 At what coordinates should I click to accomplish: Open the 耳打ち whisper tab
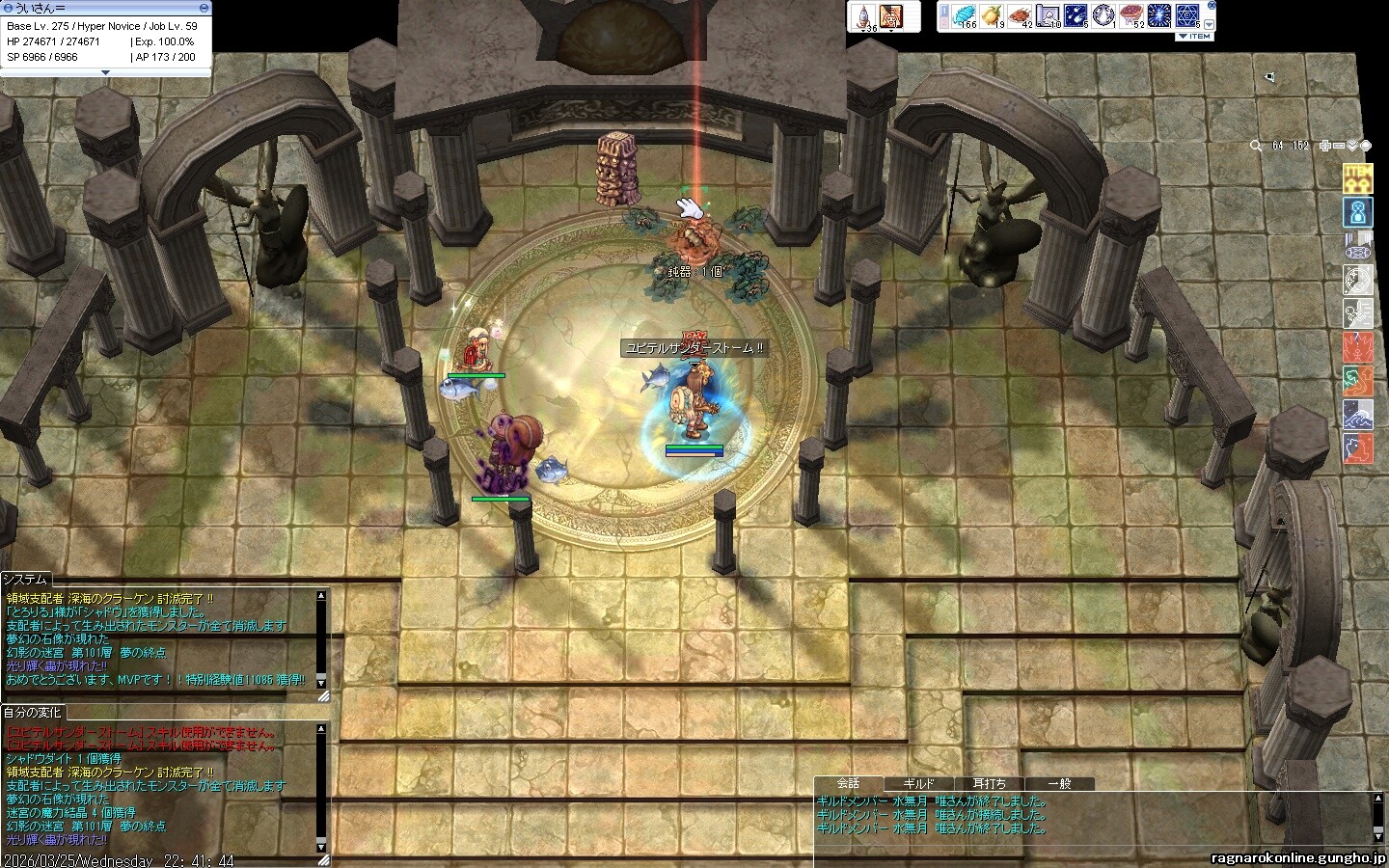pos(990,784)
